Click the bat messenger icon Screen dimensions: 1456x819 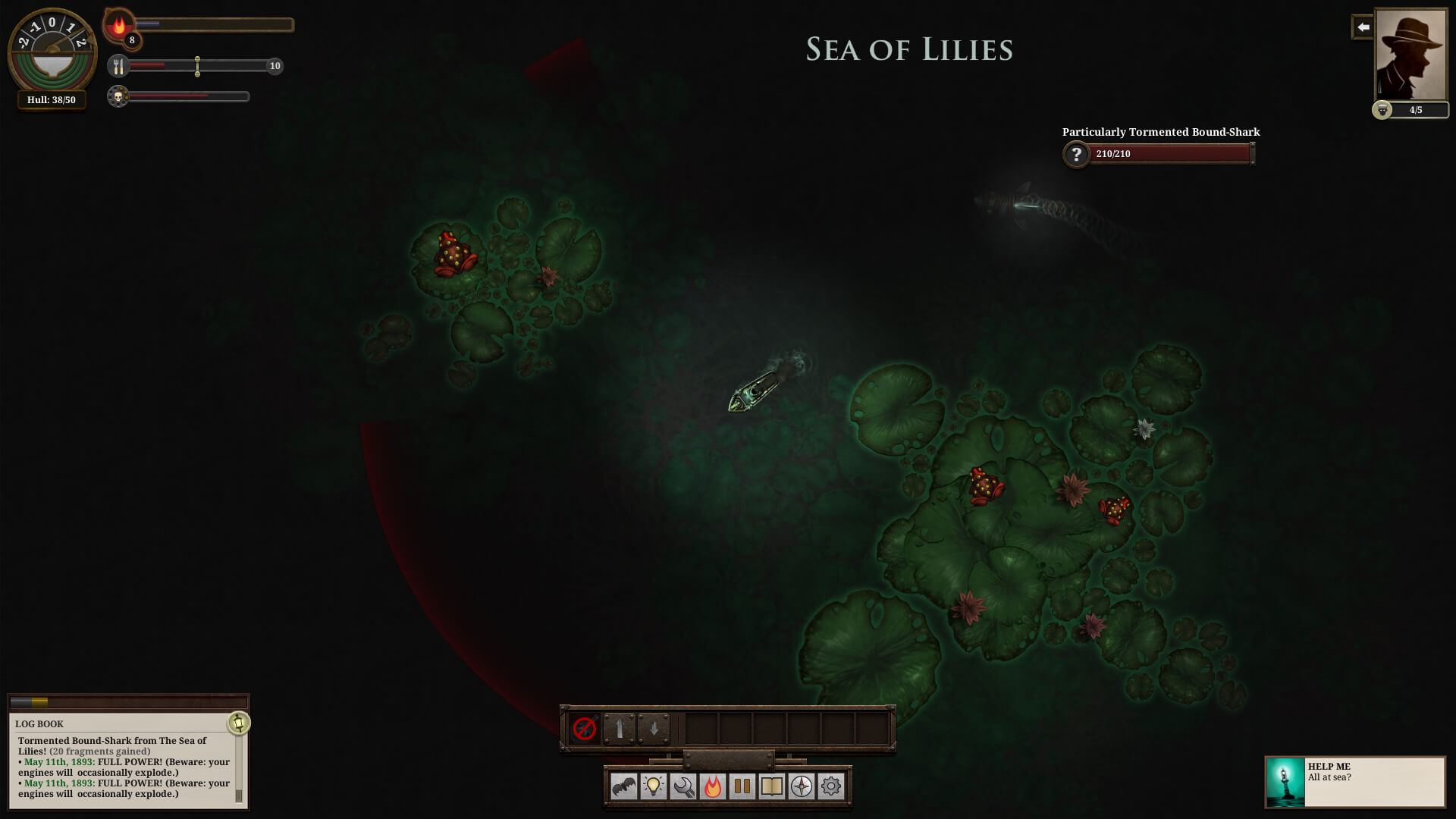point(623,787)
